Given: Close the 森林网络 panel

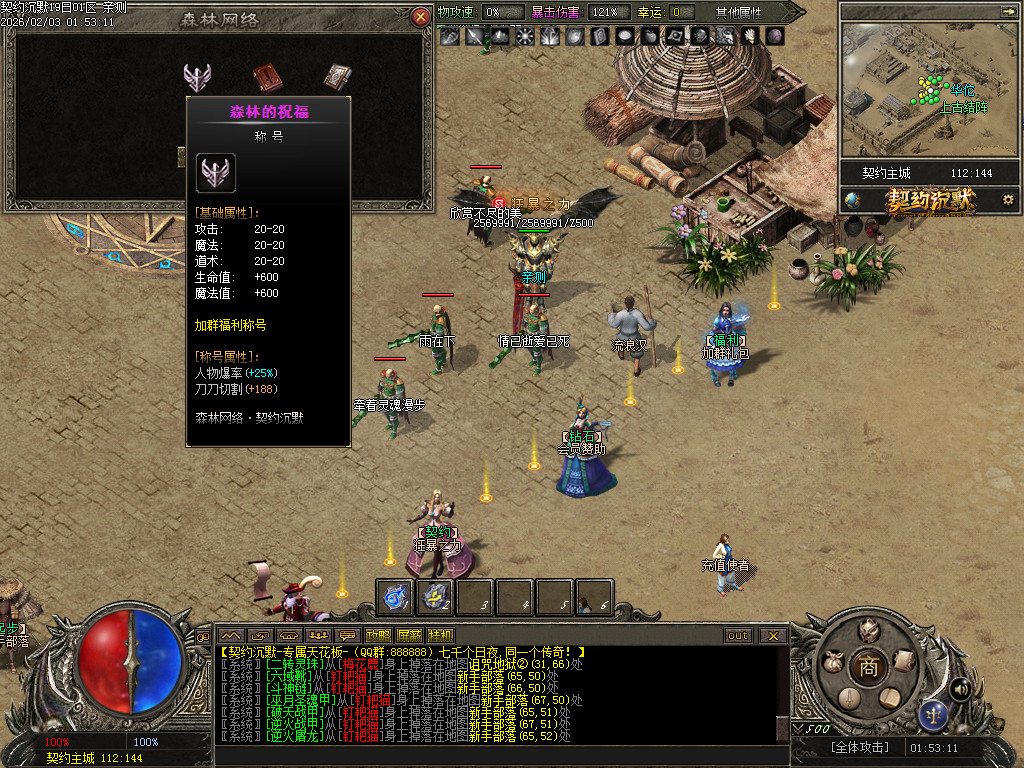Looking at the screenshot, I should [x=420, y=16].
